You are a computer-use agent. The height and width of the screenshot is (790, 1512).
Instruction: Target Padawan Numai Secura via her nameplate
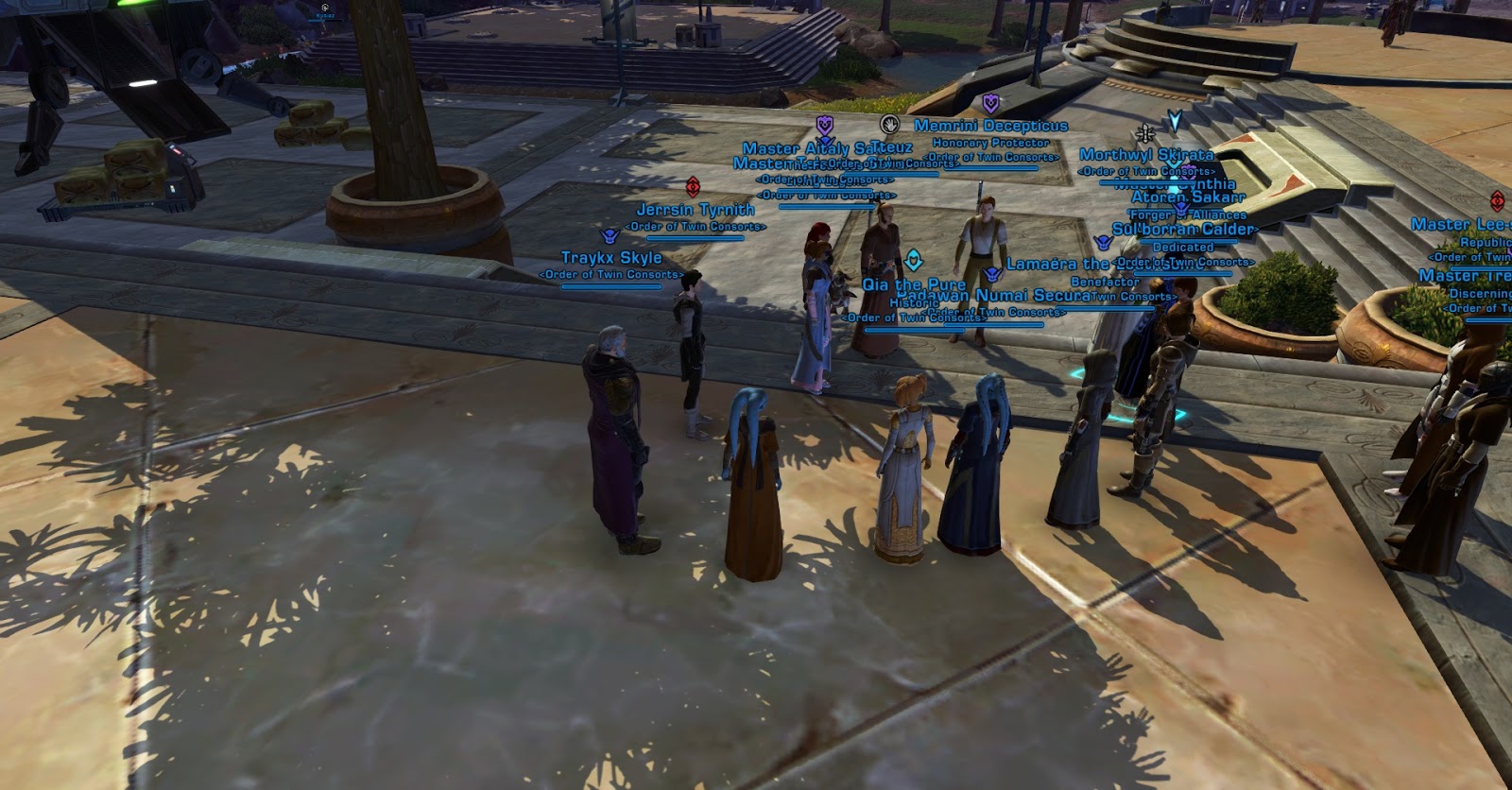[988, 294]
